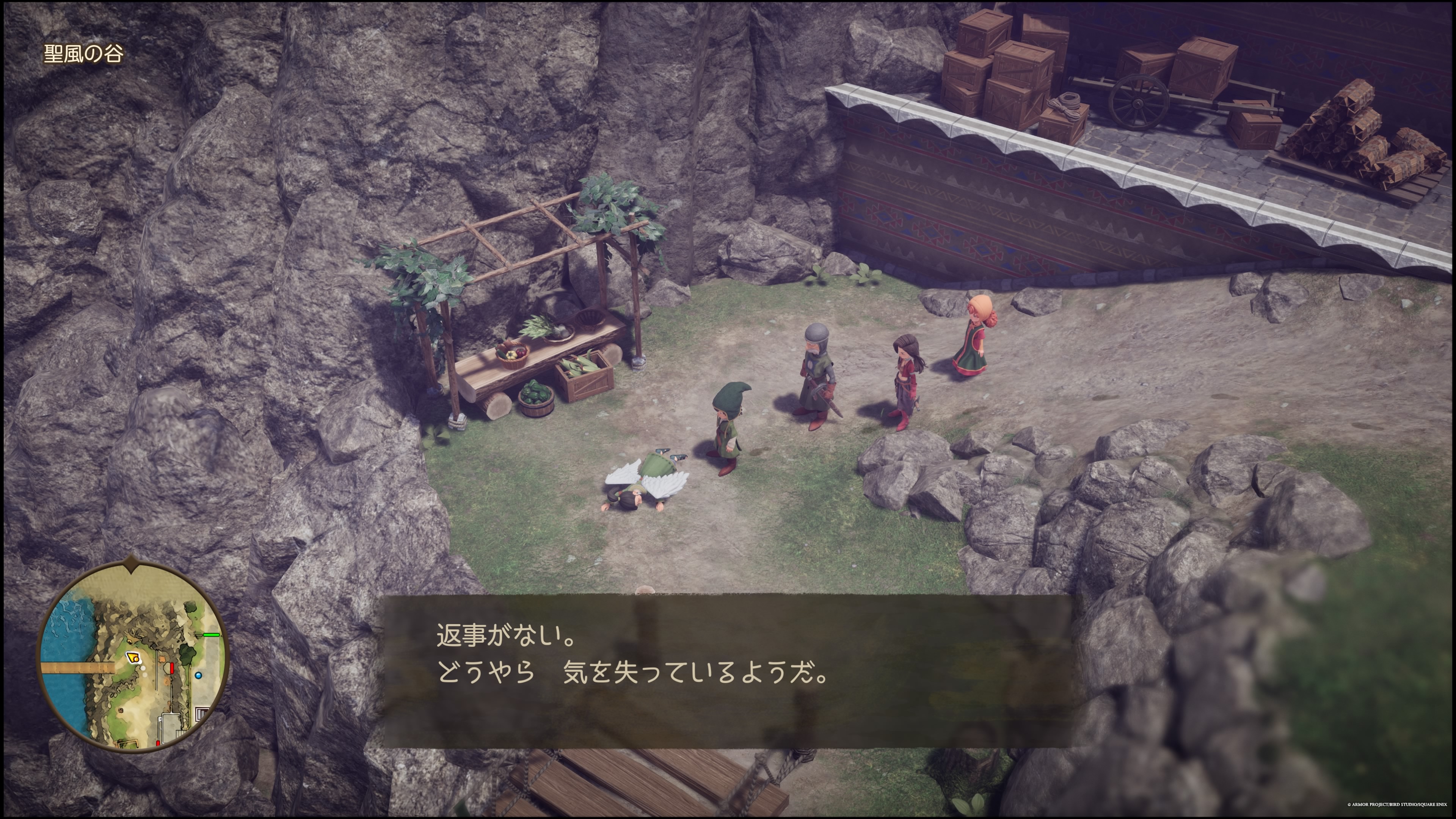Select the green quest marker on the minimap
The width and height of the screenshot is (1456, 819).
pos(212,635)
